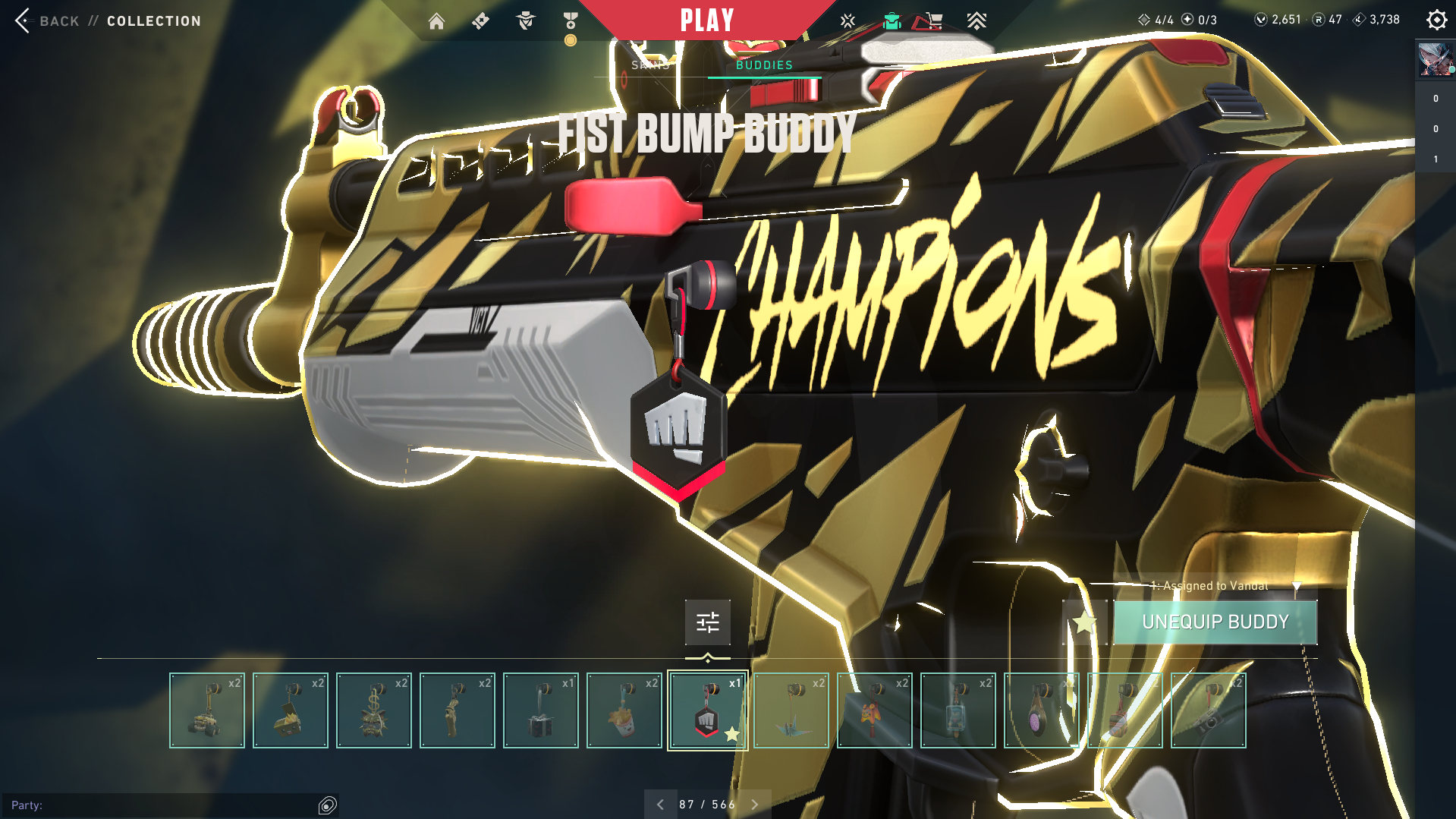Switch to the Skins tab
The image size is (1456, 819).
(x=650, y=65)
